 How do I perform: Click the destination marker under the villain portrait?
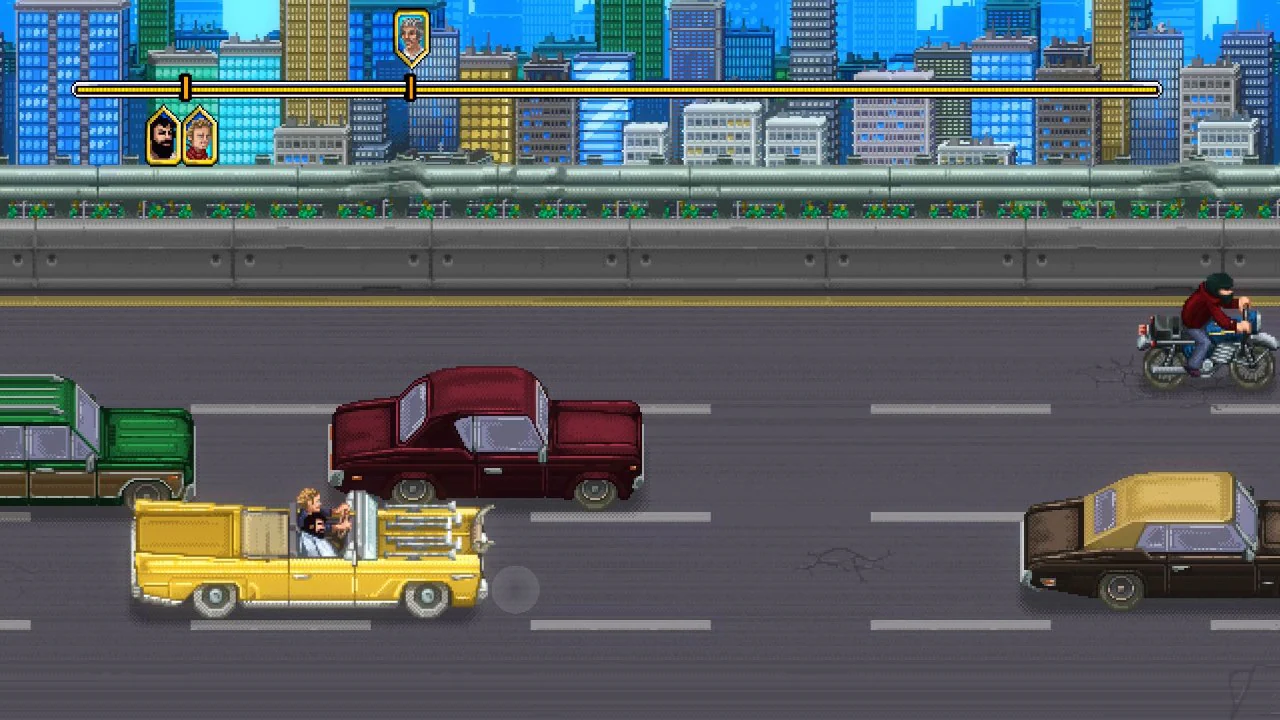(410, 89)
